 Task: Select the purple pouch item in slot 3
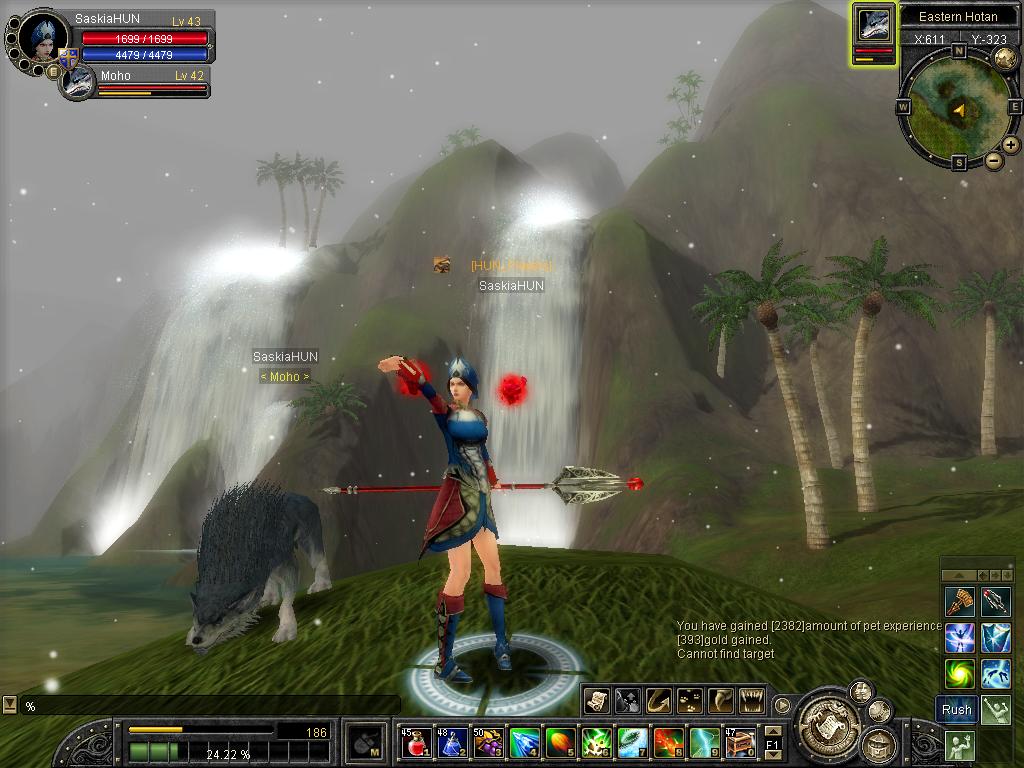(488, 743)
